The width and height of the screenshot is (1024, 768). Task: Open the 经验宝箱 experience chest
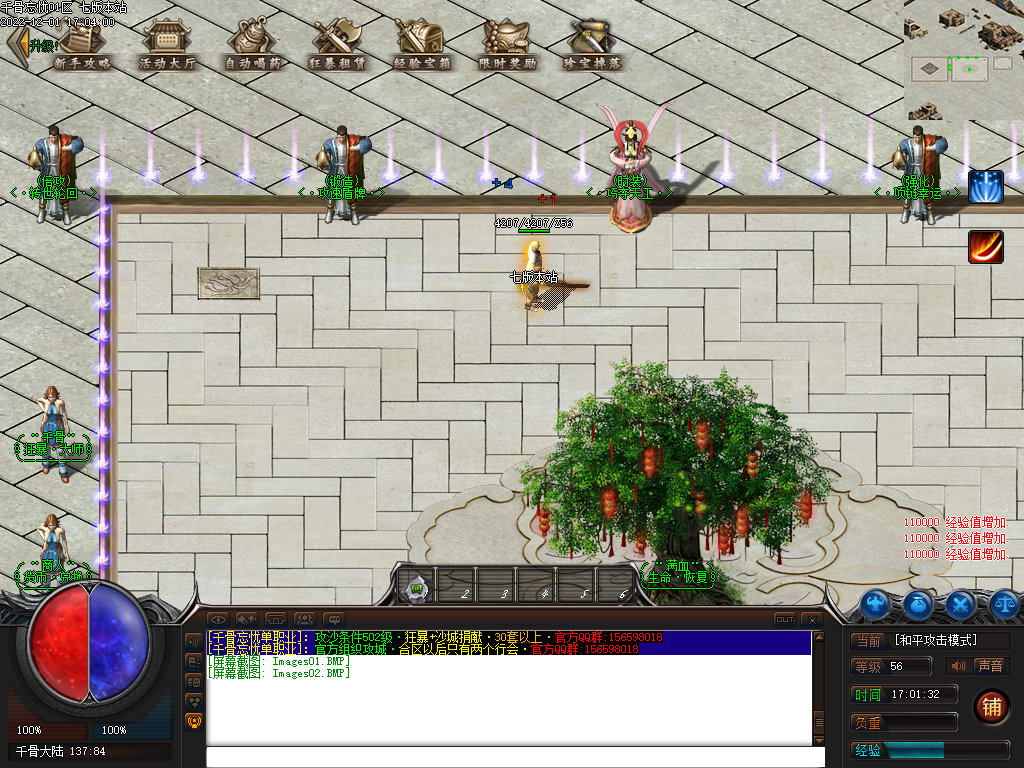pyautogui.click(x=422, y=43)
